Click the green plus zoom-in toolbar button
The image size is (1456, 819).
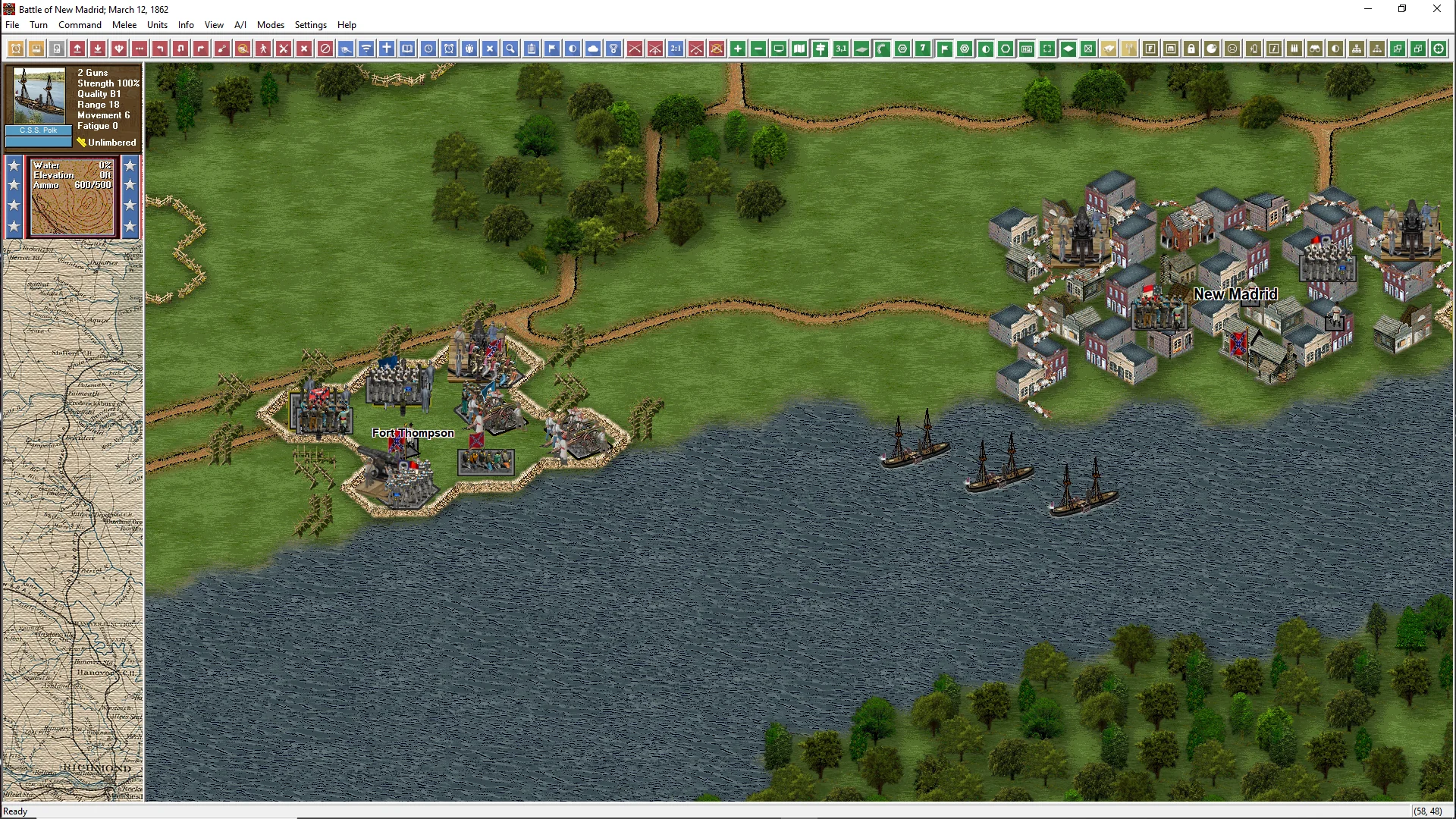click(x=737, y=49)
